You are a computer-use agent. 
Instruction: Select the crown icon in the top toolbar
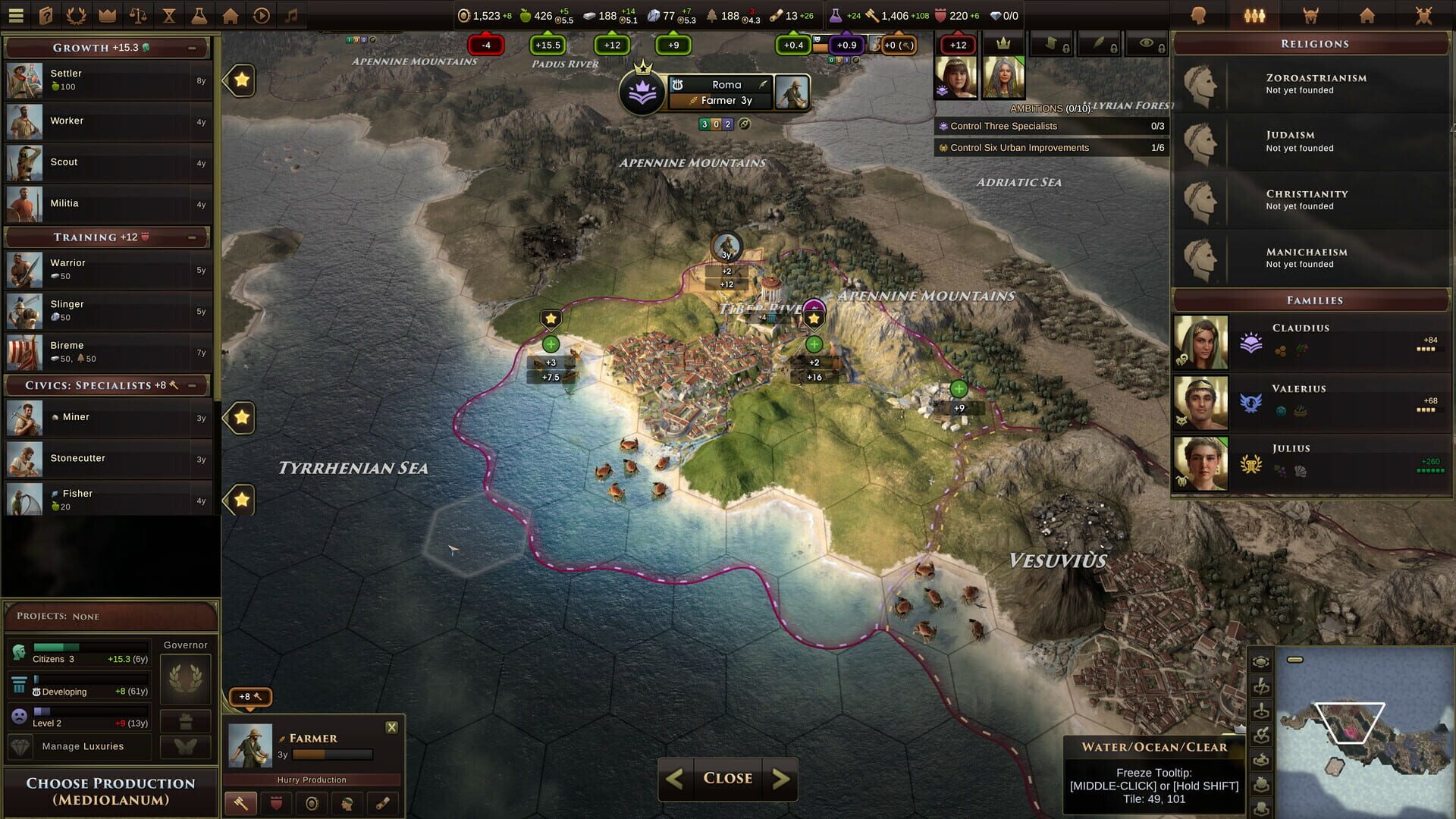click(x=108, y=15)
